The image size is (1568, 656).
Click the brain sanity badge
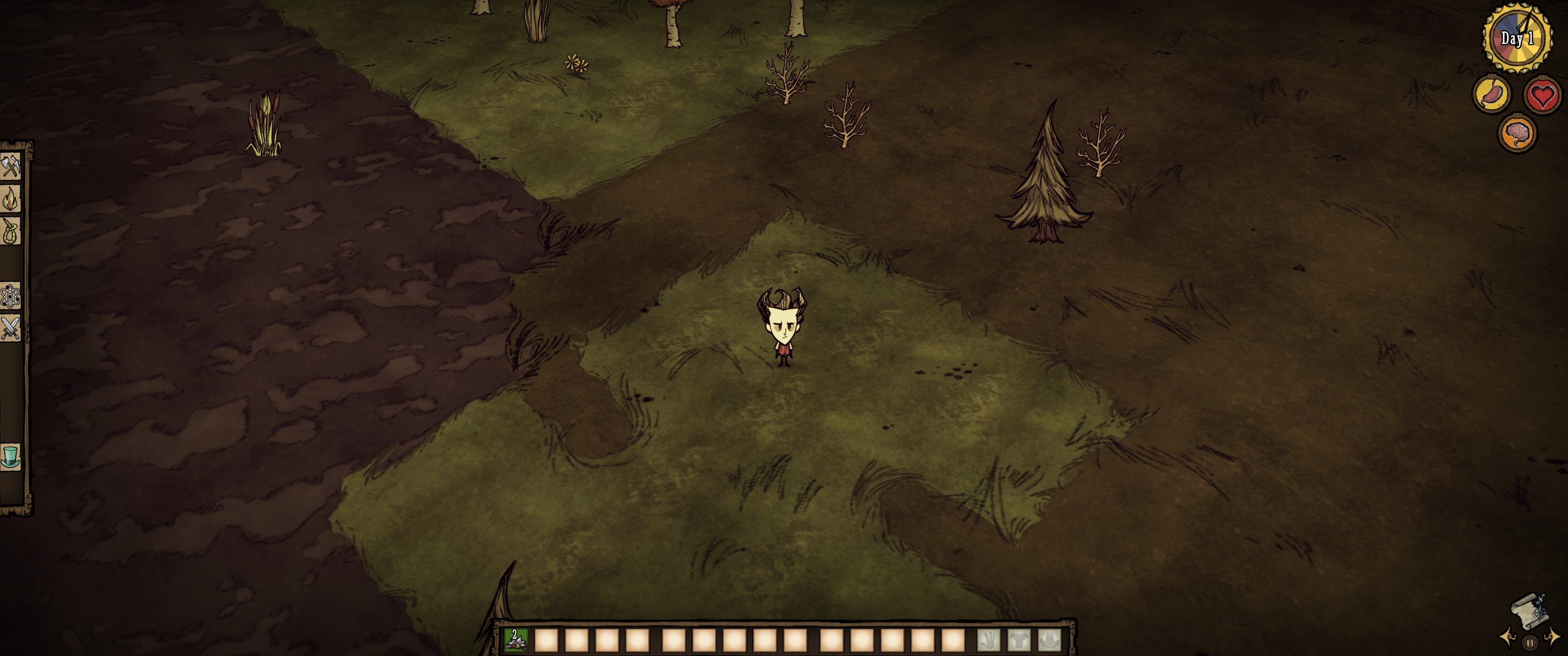point(1517,133)
